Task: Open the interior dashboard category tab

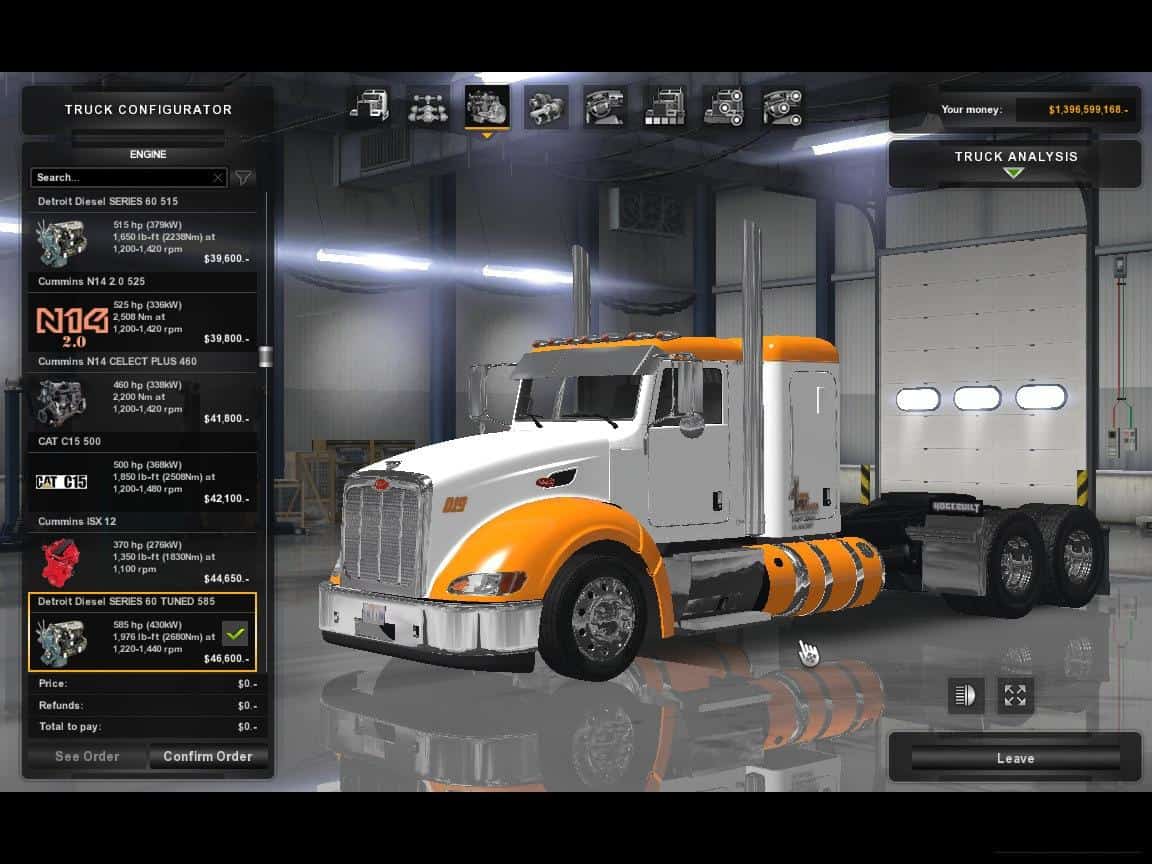Action: coord(605,106)
